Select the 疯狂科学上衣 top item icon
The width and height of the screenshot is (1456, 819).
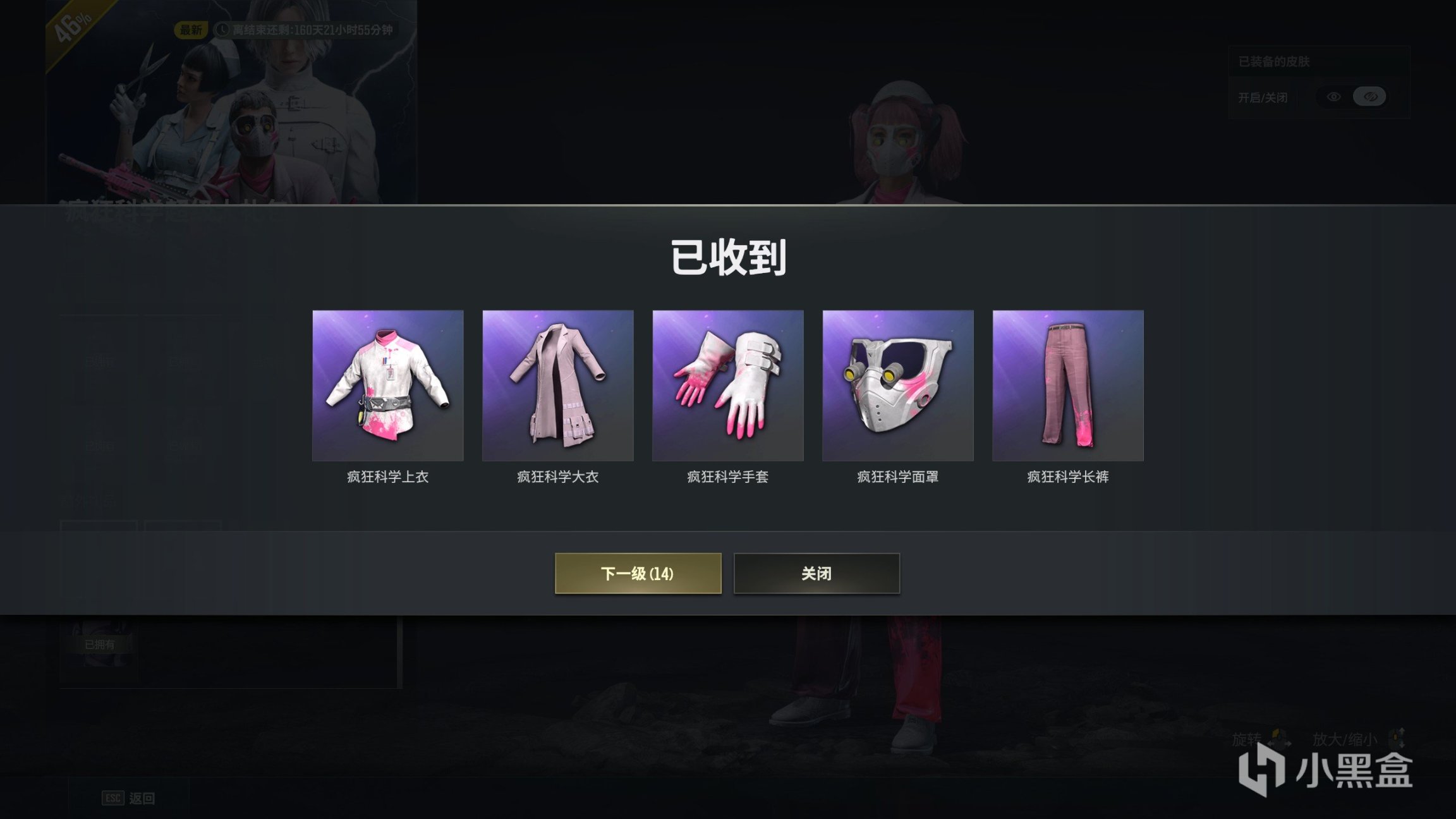pos(387,387)
